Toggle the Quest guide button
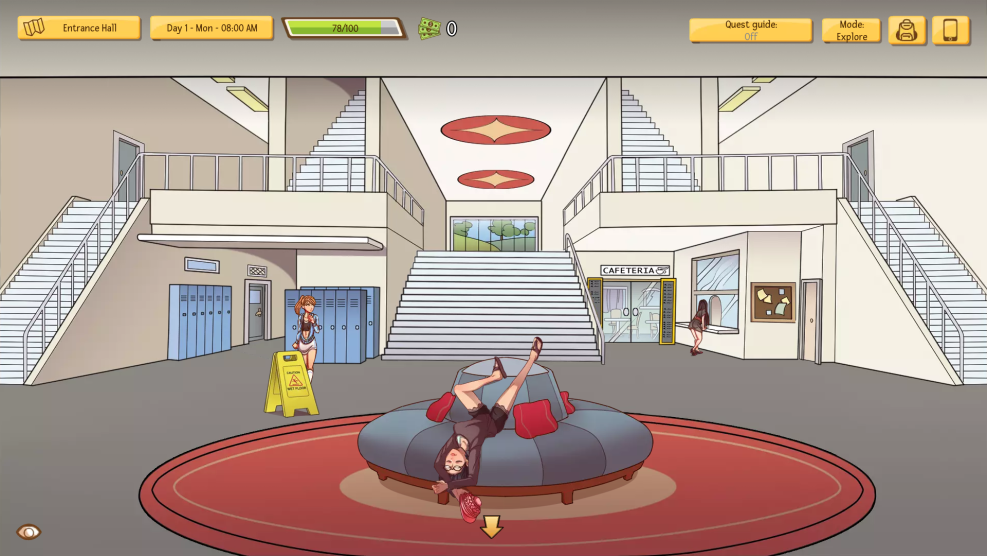The width and height of the screenshot is (987, 556). point(750,30)
